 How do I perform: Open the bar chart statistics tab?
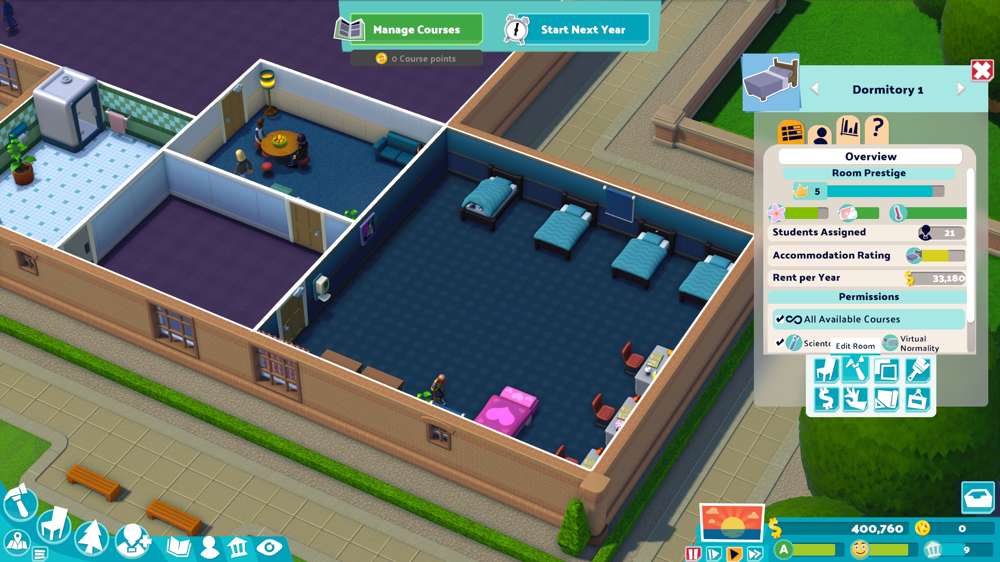(848, 130)
